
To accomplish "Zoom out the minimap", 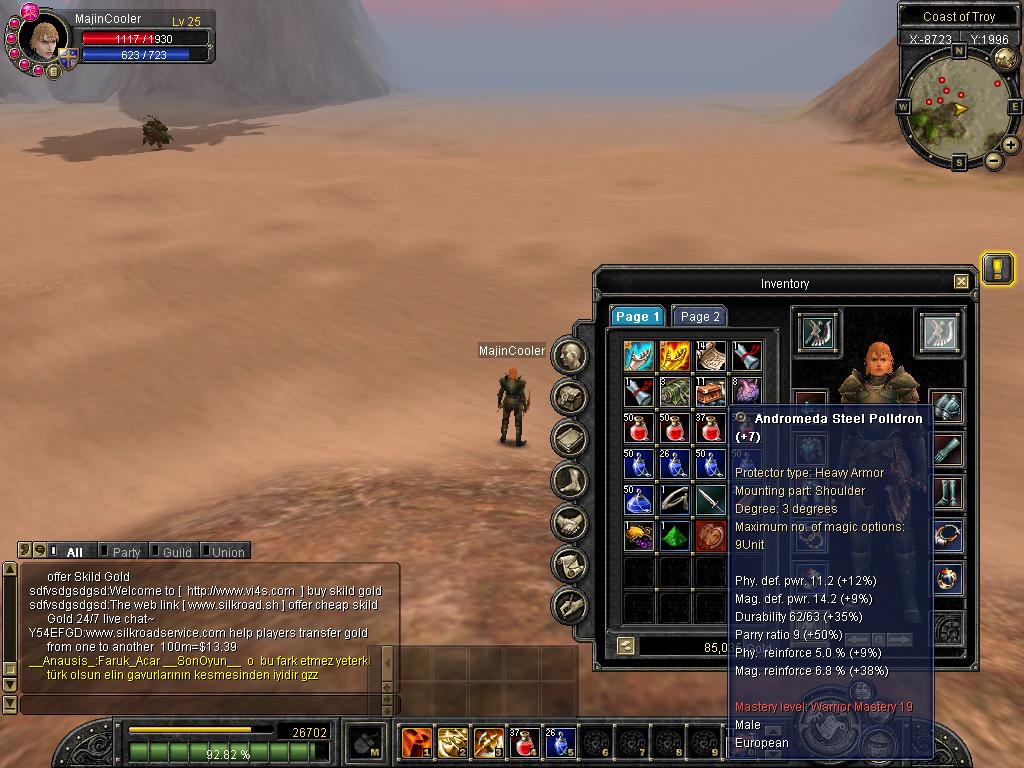I will 994,160.
